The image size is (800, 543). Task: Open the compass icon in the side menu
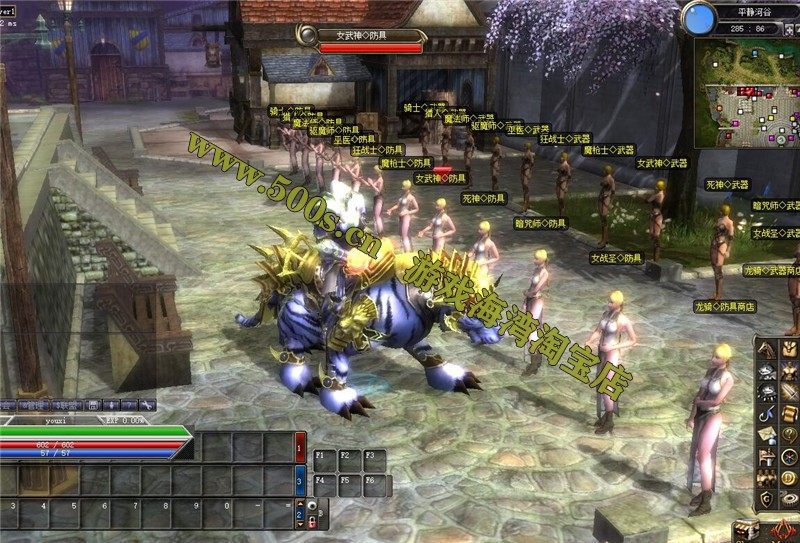click(788, 456)
